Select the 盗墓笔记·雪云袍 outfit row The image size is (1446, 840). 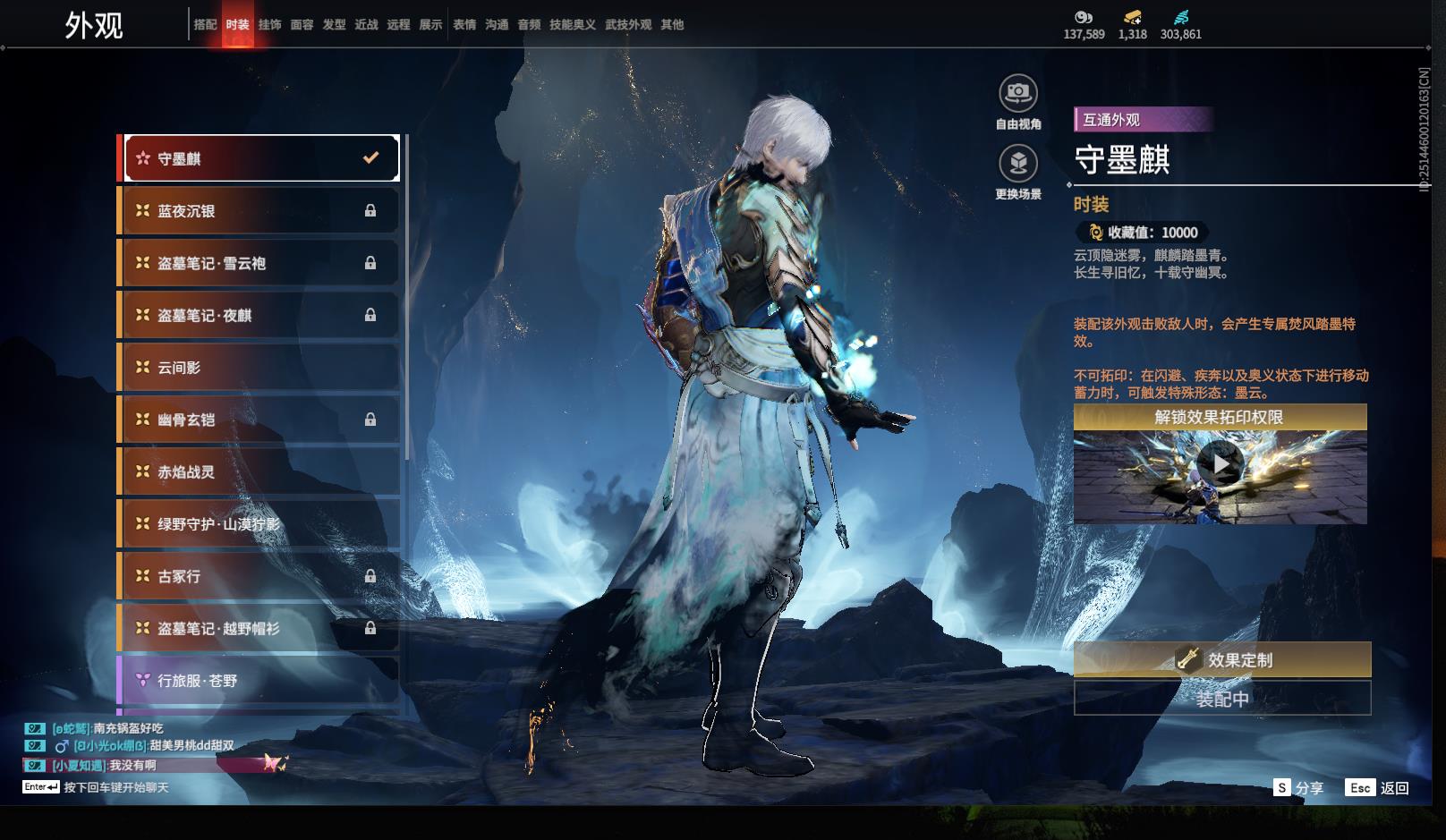[x=259, y=263]
